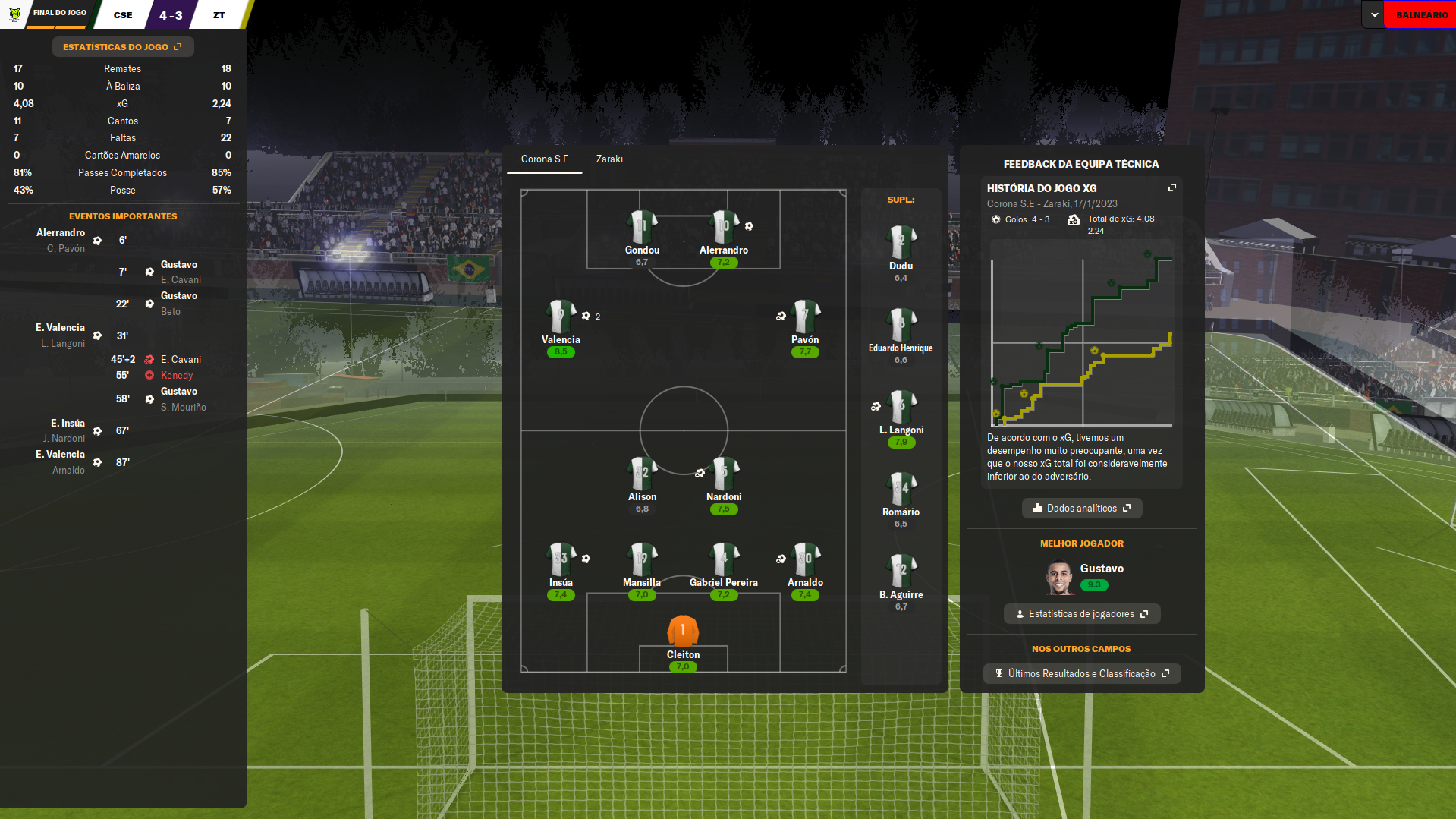Go to Balneário
Screen dimensions: 1456x819
[x=1421, y=15]
